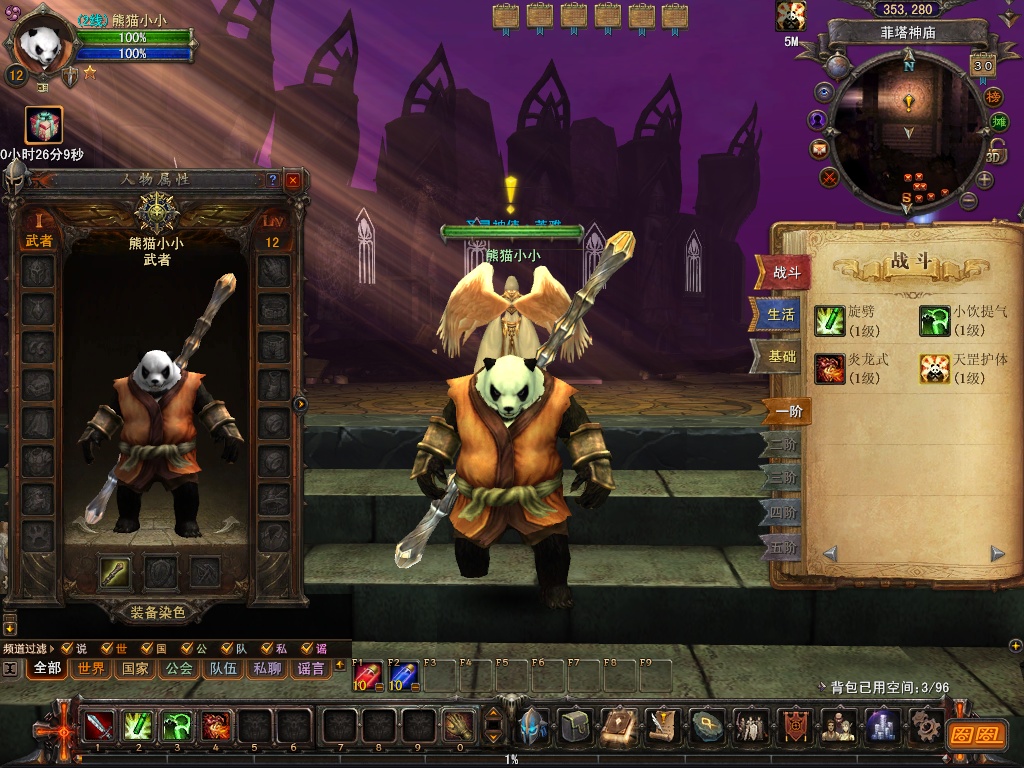This screenshot has height=768, width=1024.
Task: Activate the sword attack in hotbar slot 1
Action: pyautogui.click(x=98, y=726)
